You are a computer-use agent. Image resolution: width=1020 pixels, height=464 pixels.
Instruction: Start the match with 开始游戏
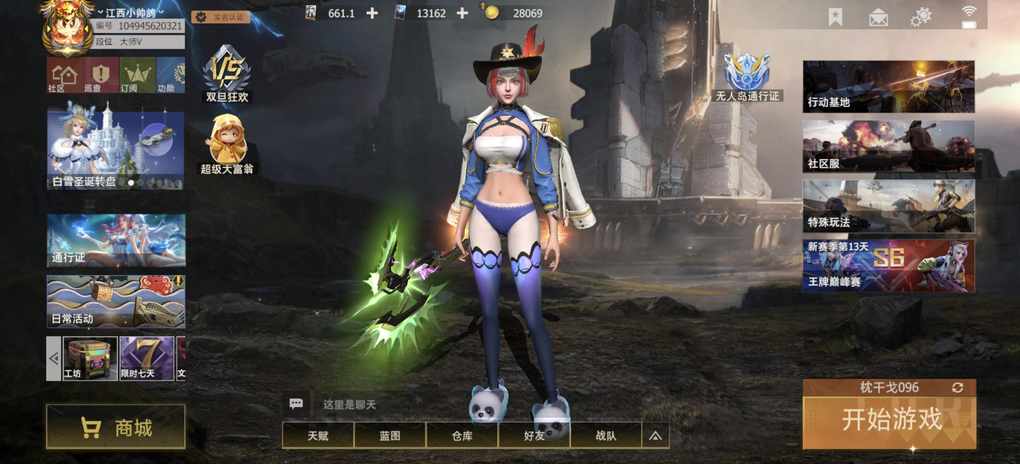tap(890, 420)
